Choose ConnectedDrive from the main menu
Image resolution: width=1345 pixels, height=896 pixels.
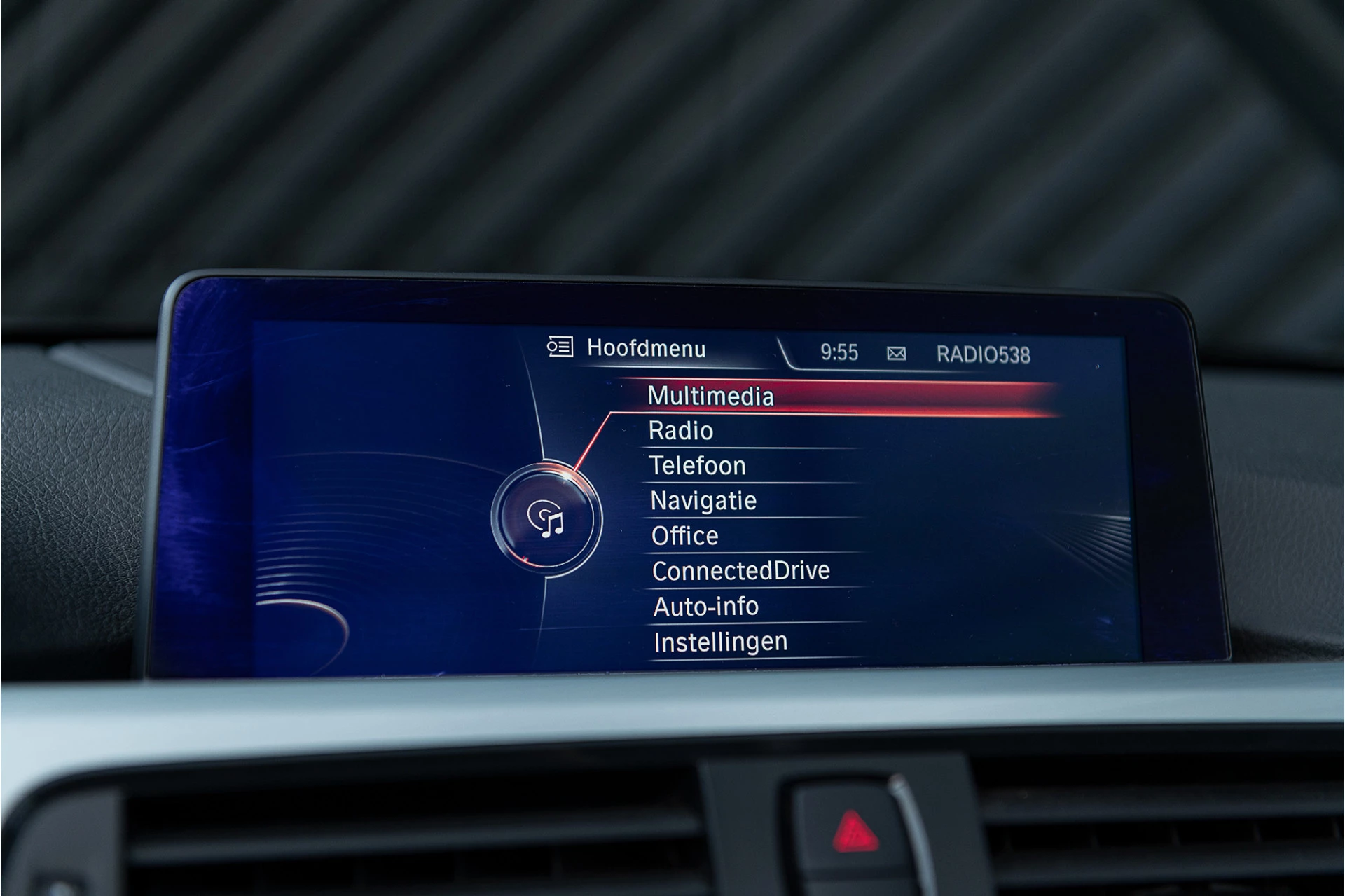pyautogui.click(x=739, y=570)
